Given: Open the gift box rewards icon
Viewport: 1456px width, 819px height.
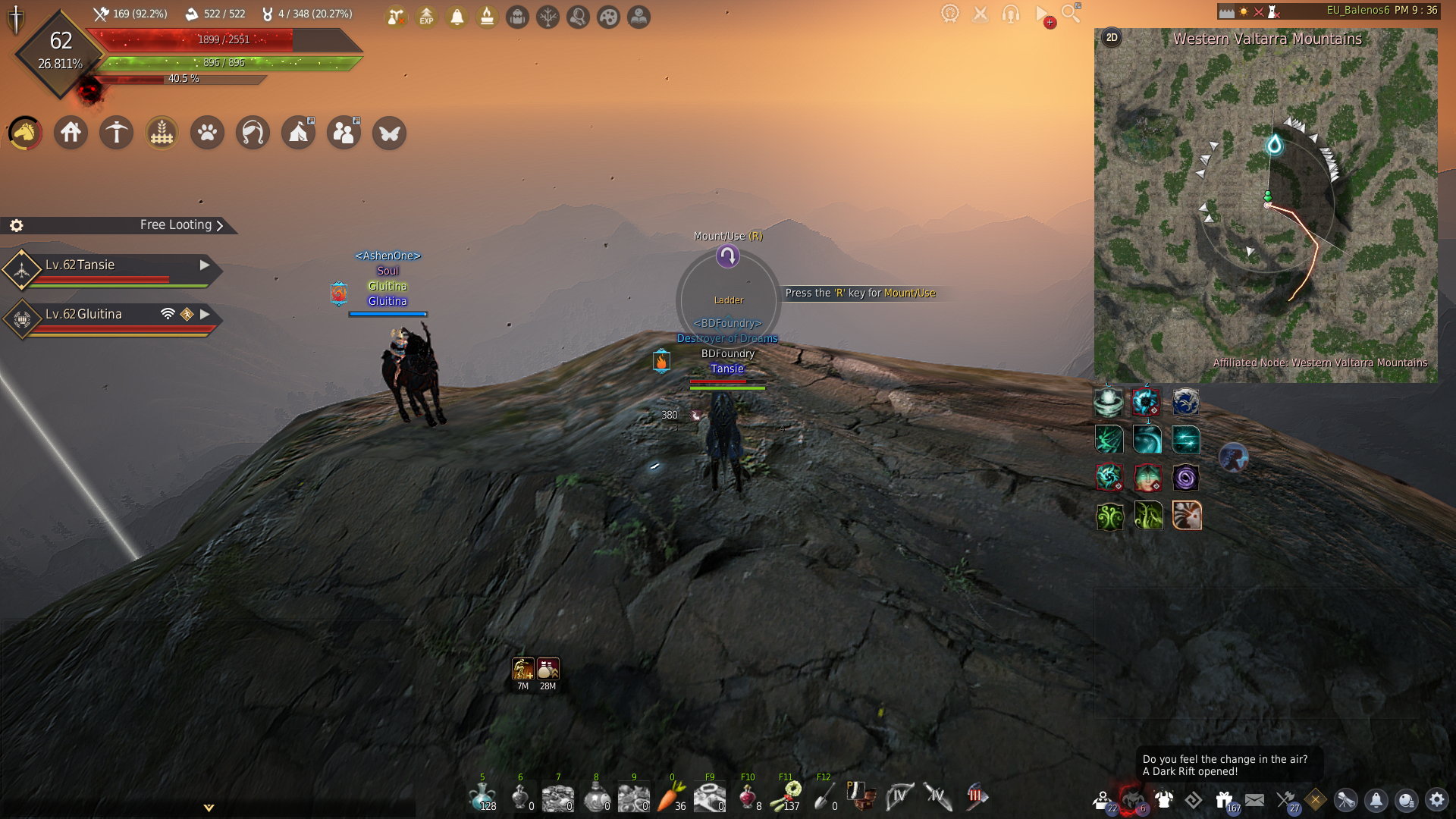Looking at the screenshot, I should pos(1223,799).
